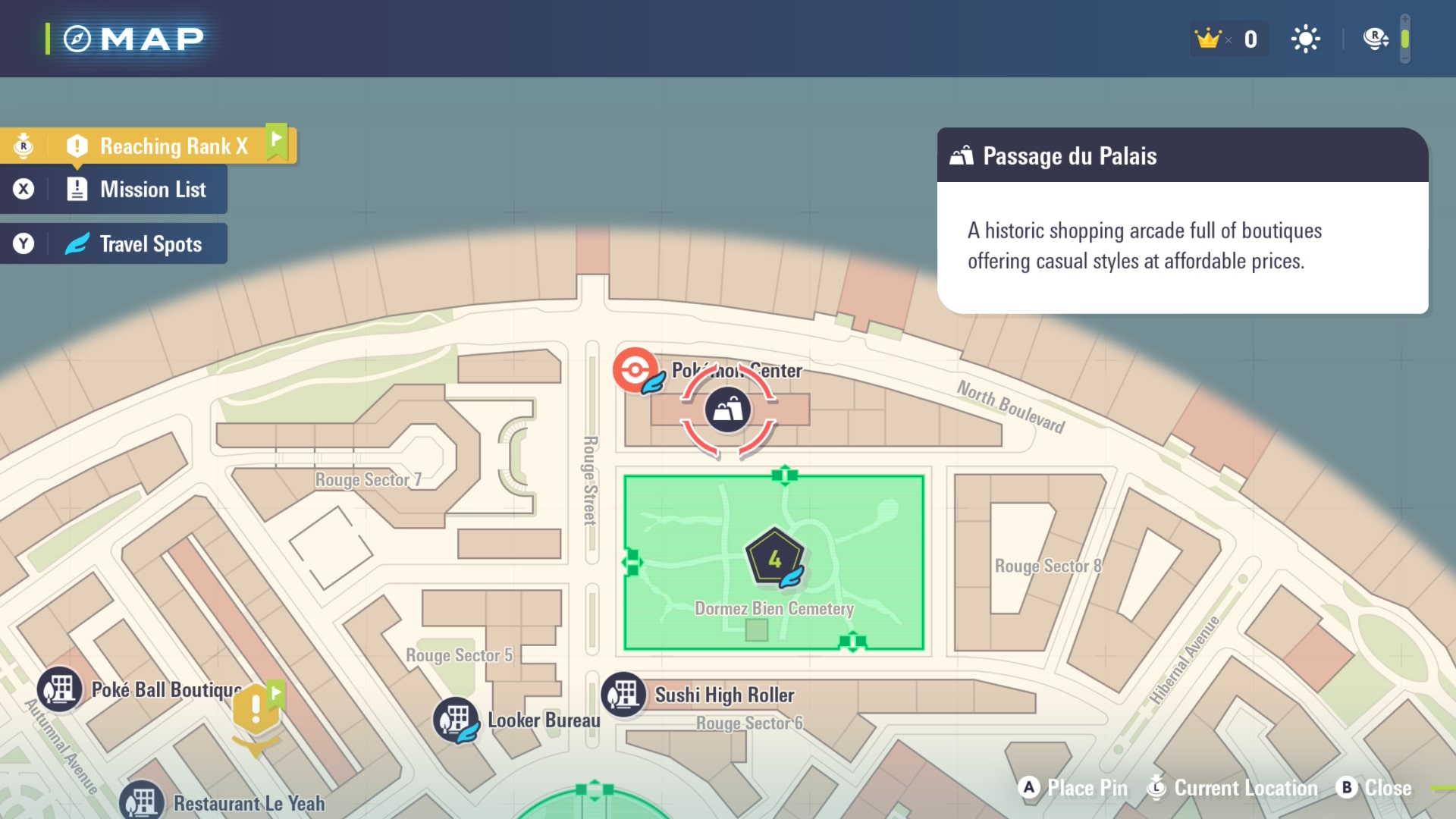Click the yellow mission objective marker
The height and width of the screenshot is (819, 1456).
[x=256, y=710]
